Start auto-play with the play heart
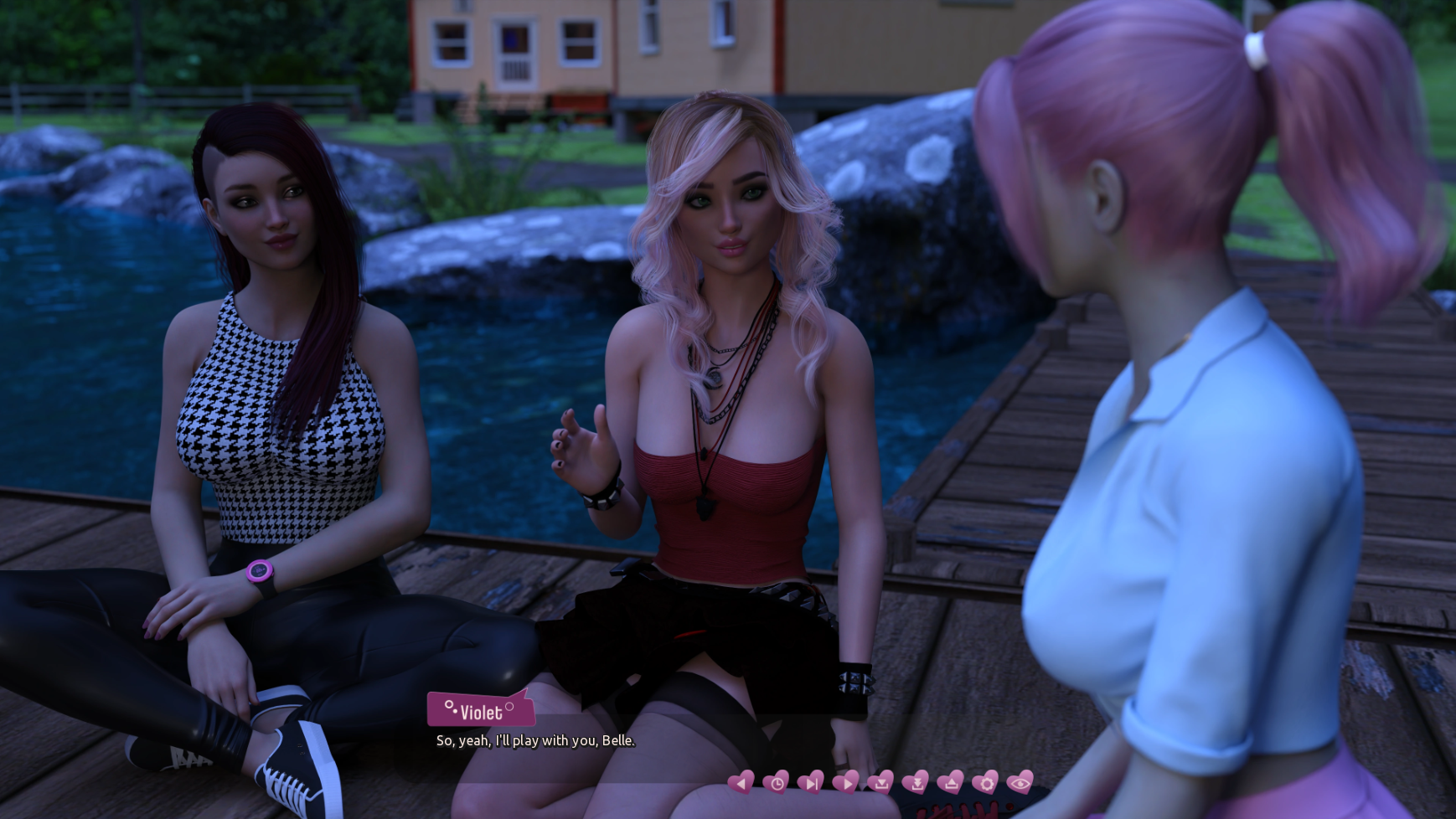Image resolution: width=1456 pixels, height=819 pixels. tap(845, 783)
